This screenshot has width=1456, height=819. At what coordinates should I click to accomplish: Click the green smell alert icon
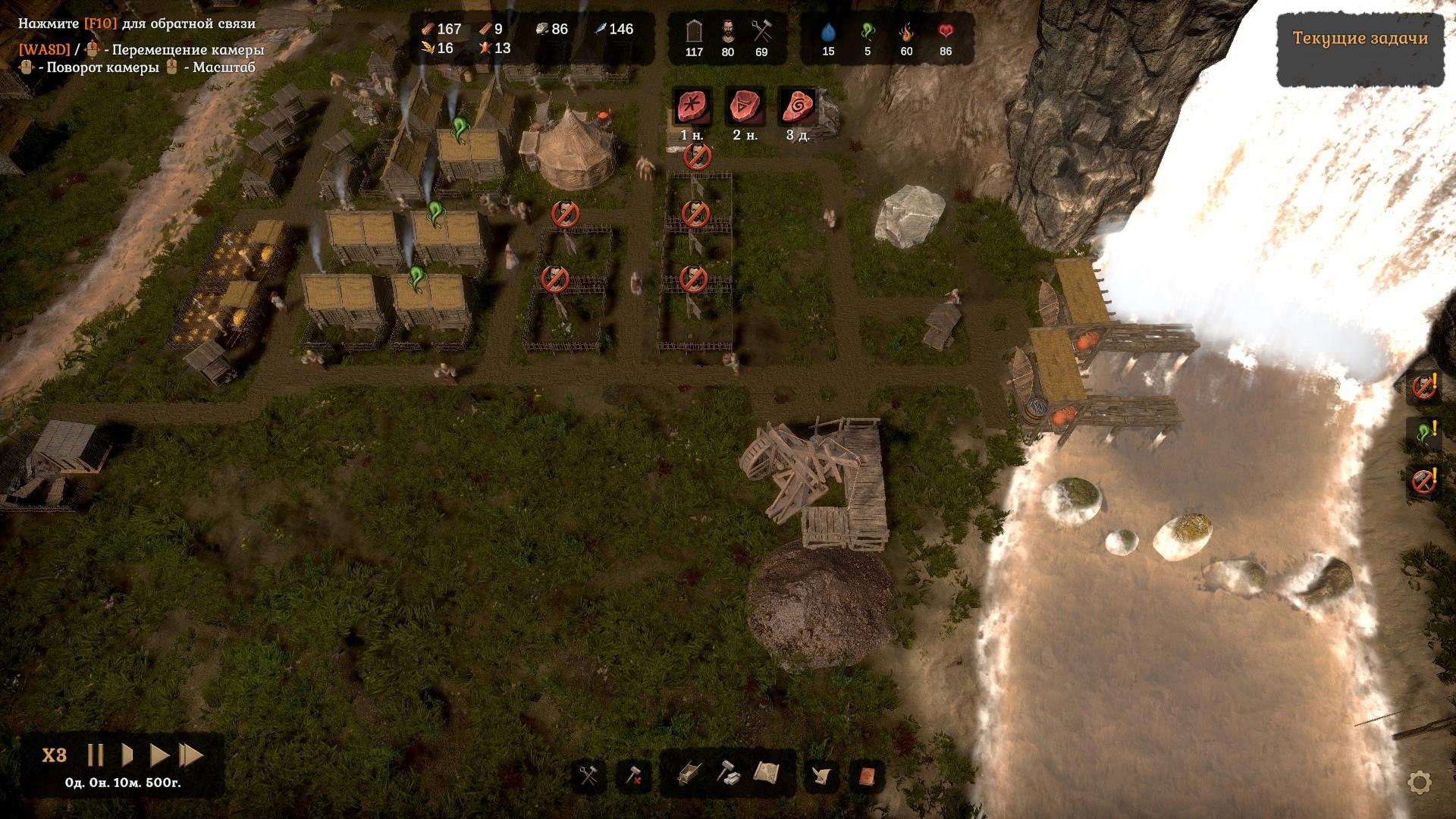pos(1423,434)
